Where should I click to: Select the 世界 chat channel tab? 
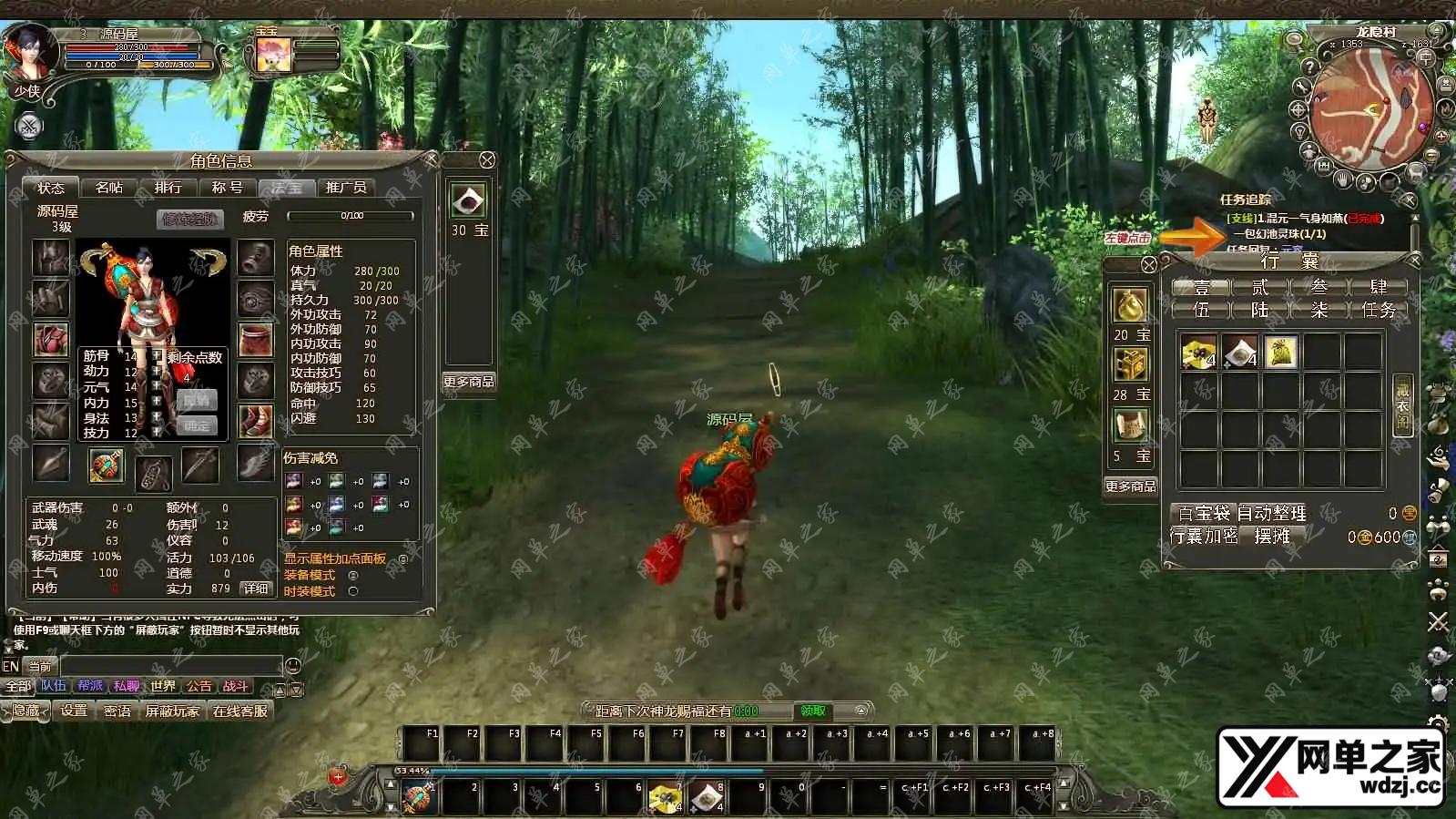point(163,686)
